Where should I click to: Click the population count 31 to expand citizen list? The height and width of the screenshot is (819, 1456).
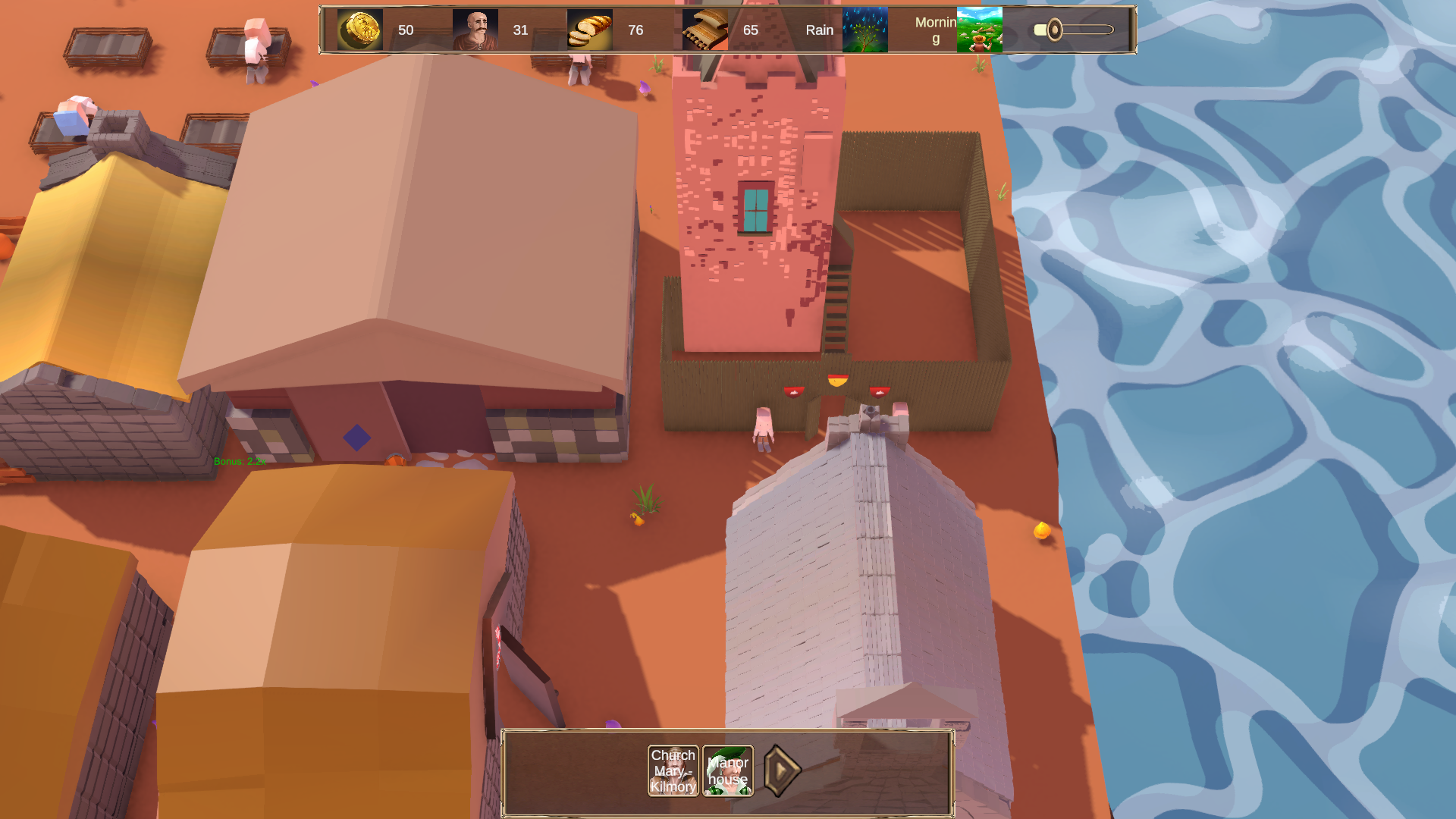click(520, 30)
